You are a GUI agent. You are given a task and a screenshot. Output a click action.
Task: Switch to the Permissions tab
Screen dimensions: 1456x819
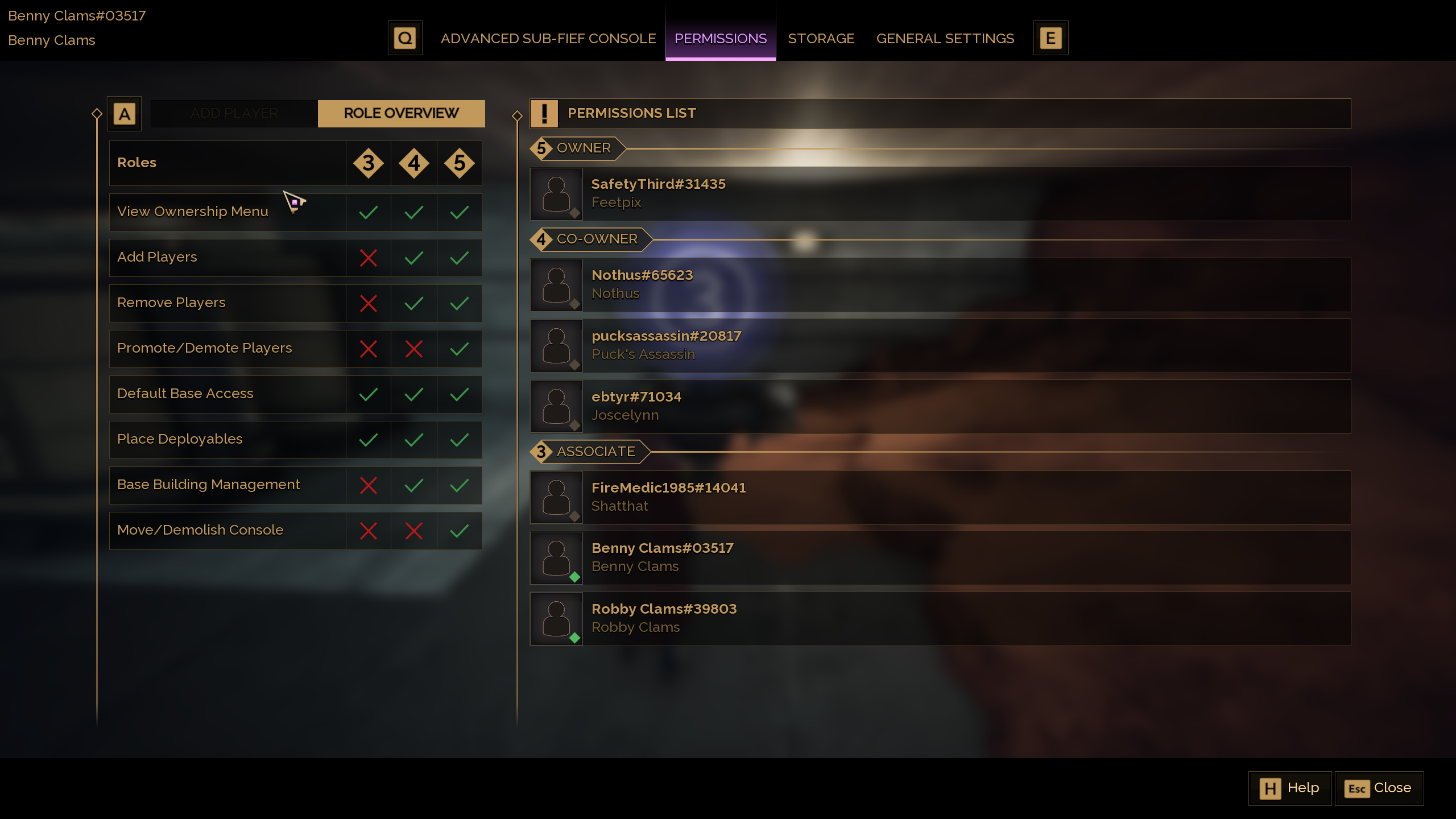pos(720,39)
